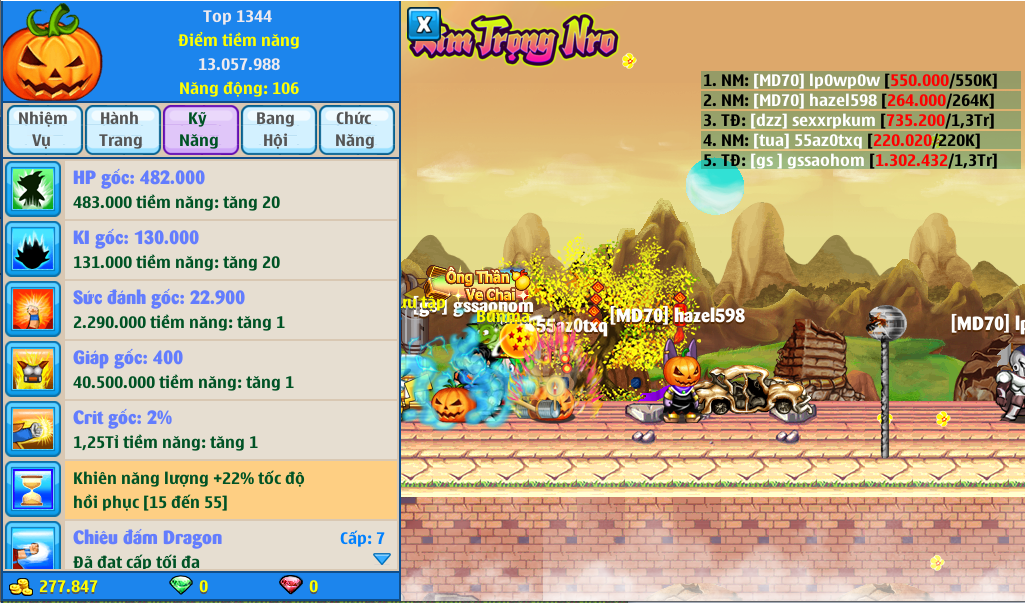Close the panel with the X button
Screen dimensions: 1025x603
(424, 24)
